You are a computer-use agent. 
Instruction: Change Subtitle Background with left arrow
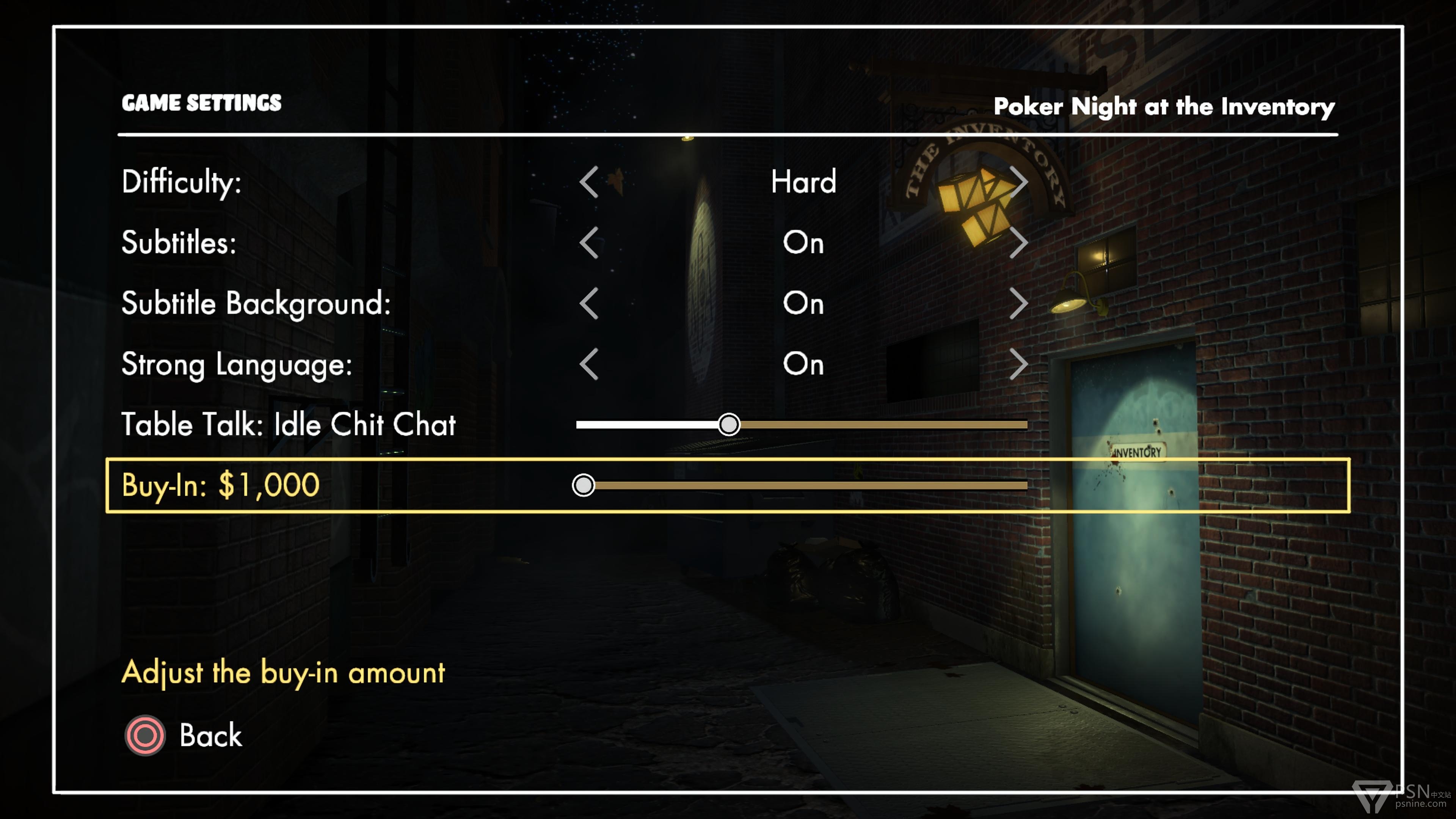589,303
